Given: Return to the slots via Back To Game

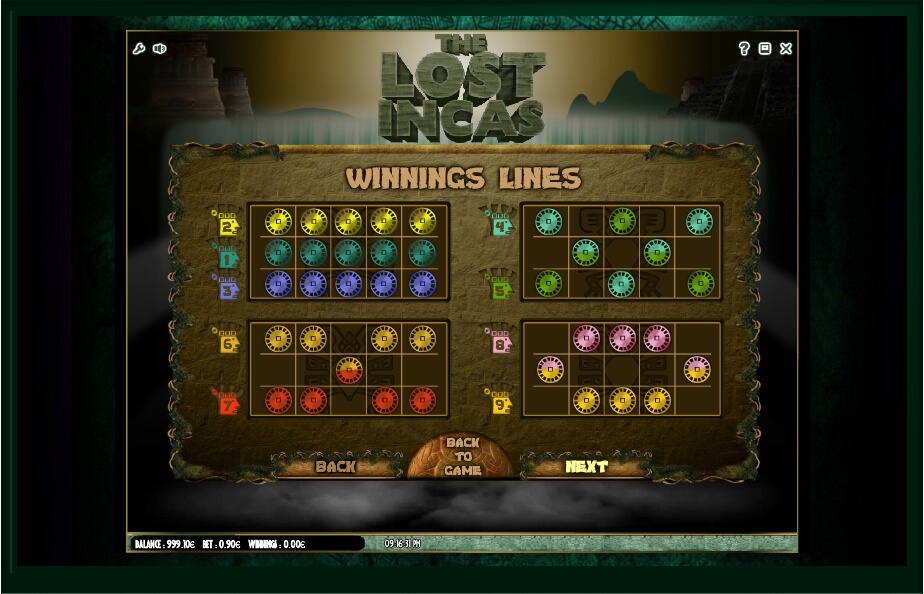Looking at the screenshot, I should tap(462, 457).
